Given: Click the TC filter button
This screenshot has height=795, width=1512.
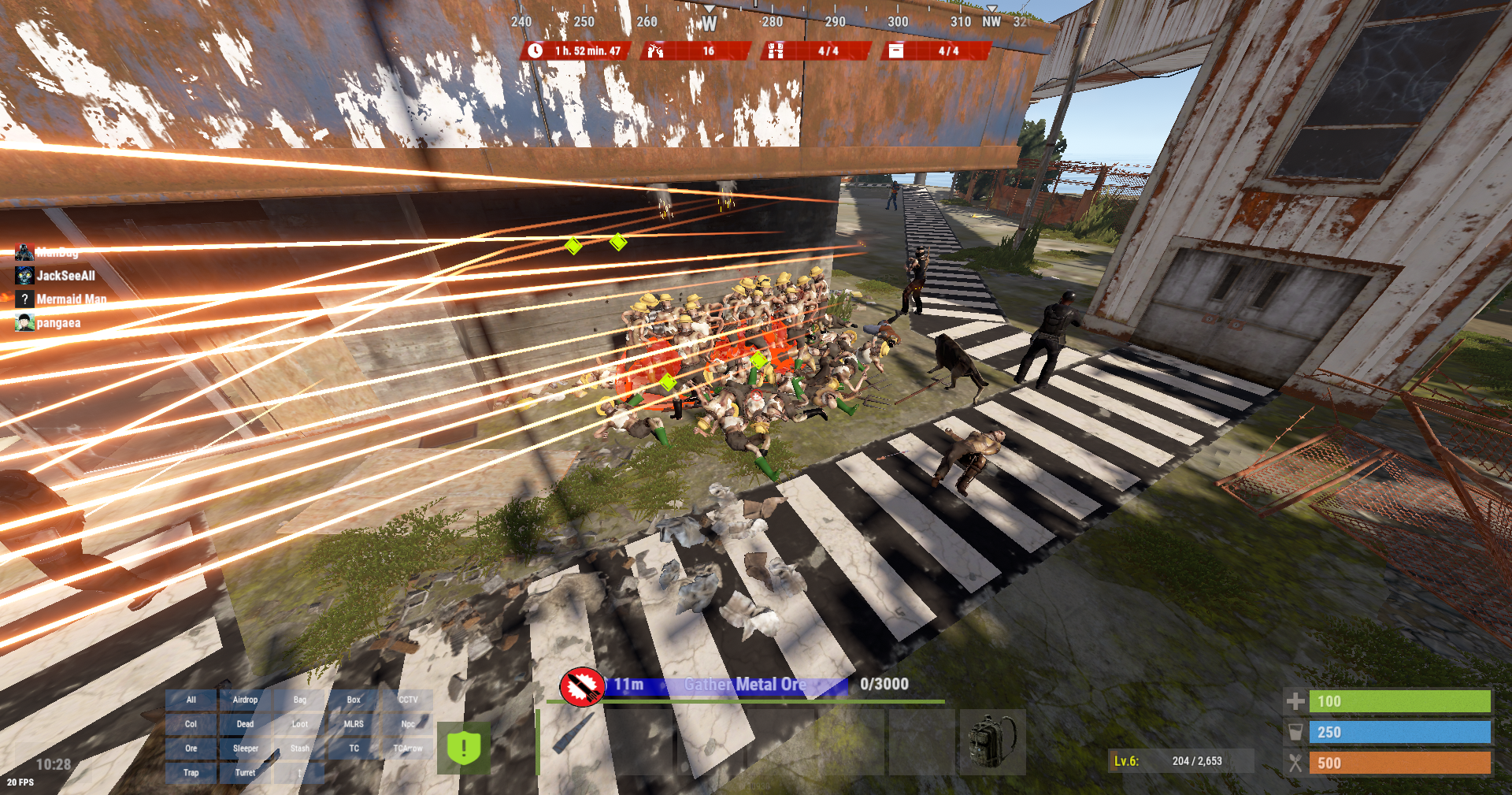Looking at the screenshot, I should [x=354, y=749].
